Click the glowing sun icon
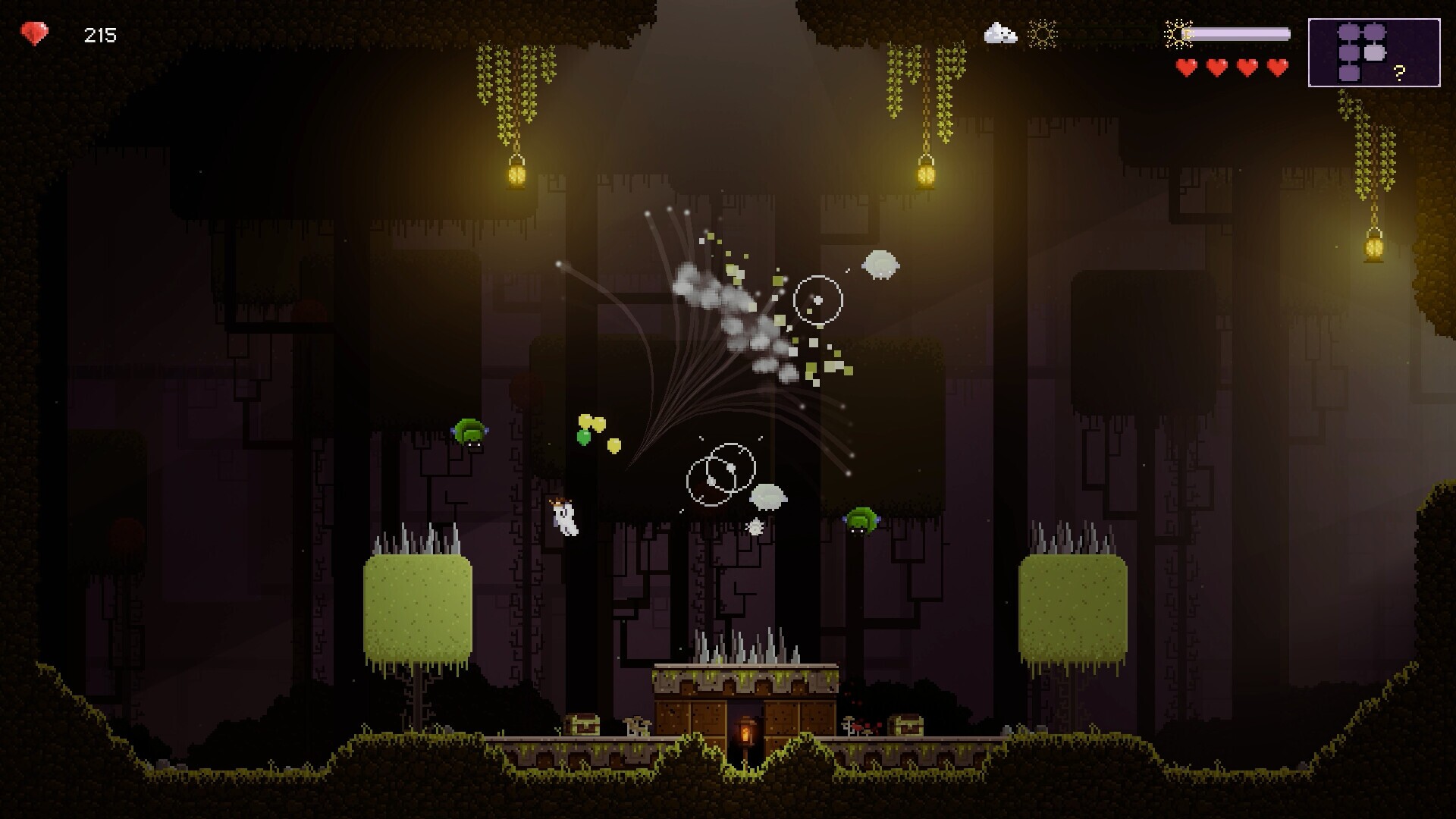 pyautogui.click(x=1042, y=33)
